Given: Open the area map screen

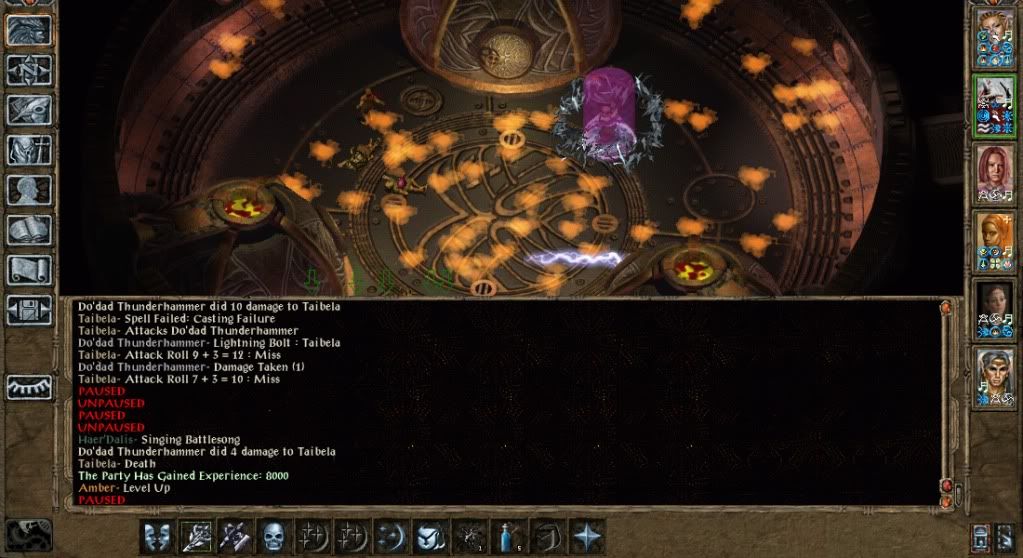Looking at the screenshot, I should pyautogui.click(x=28, y=70).
